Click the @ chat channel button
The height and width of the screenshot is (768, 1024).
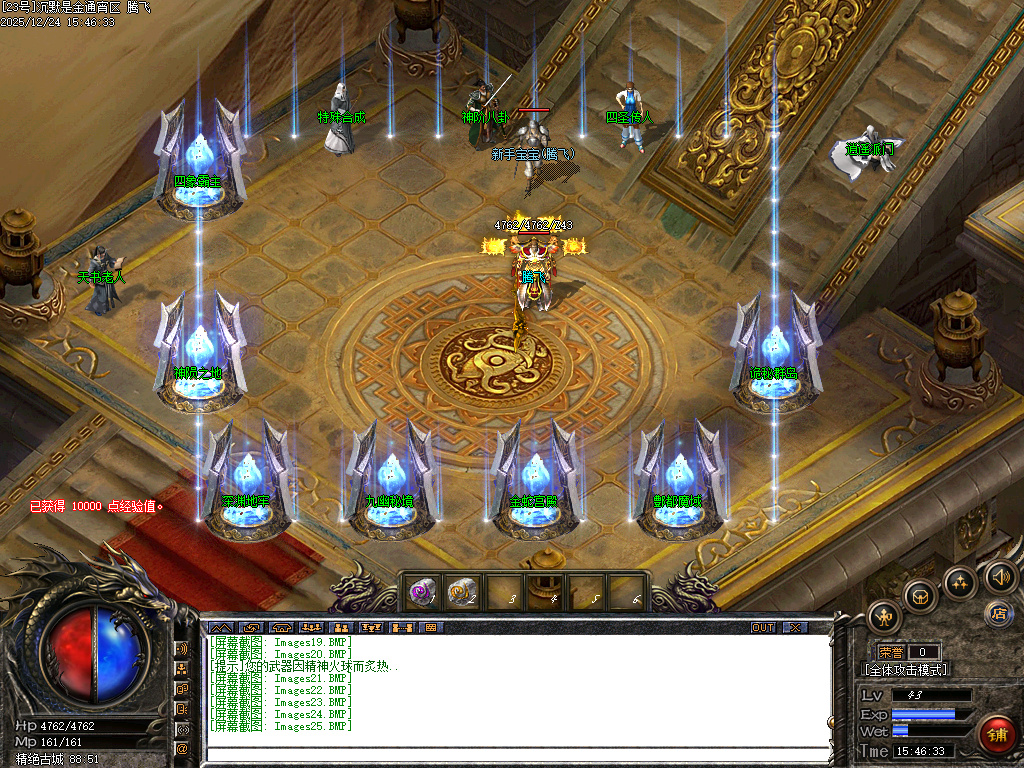click(183, 747)
